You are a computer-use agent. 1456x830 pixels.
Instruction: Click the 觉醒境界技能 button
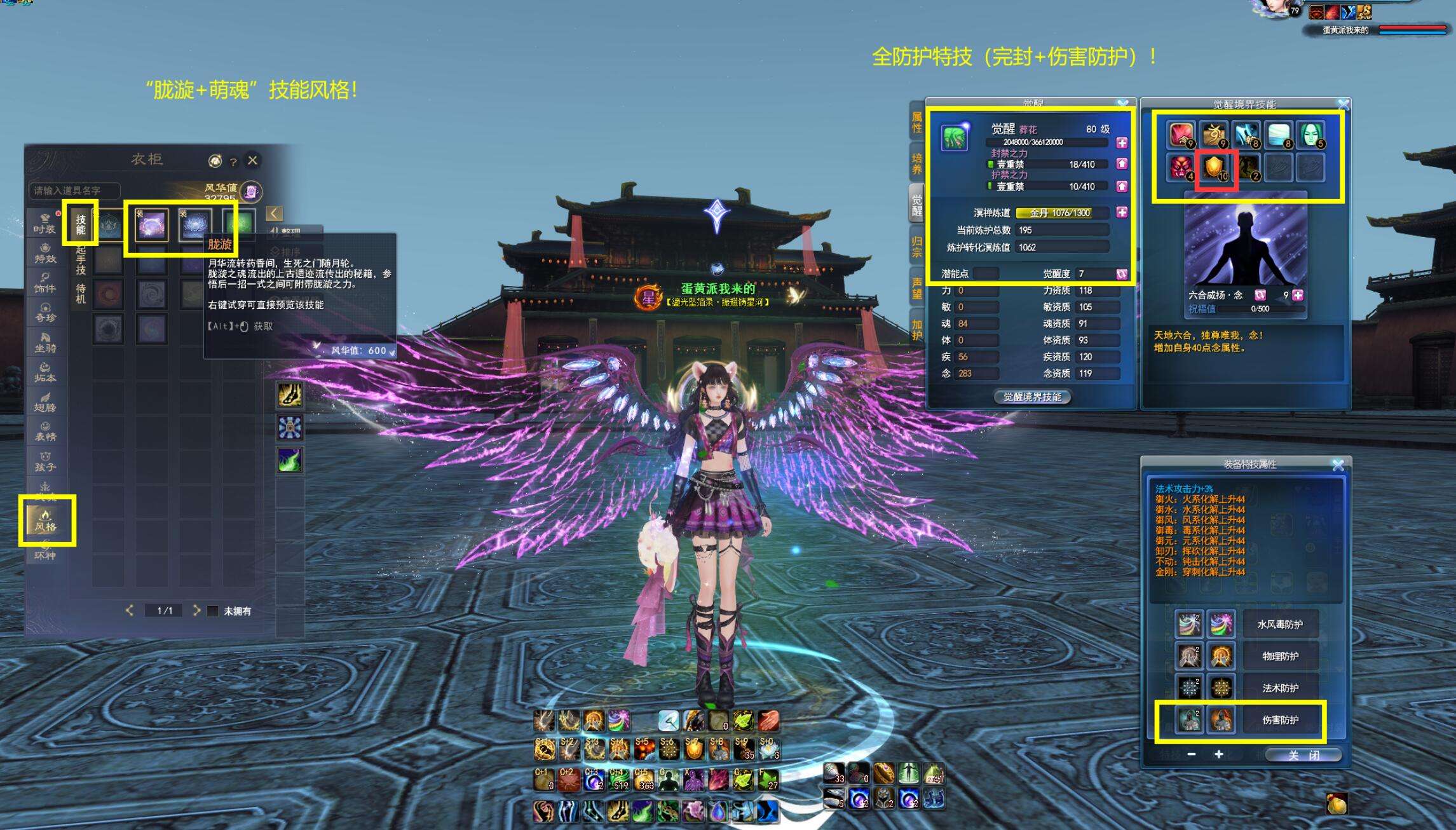click(1031, 397)
